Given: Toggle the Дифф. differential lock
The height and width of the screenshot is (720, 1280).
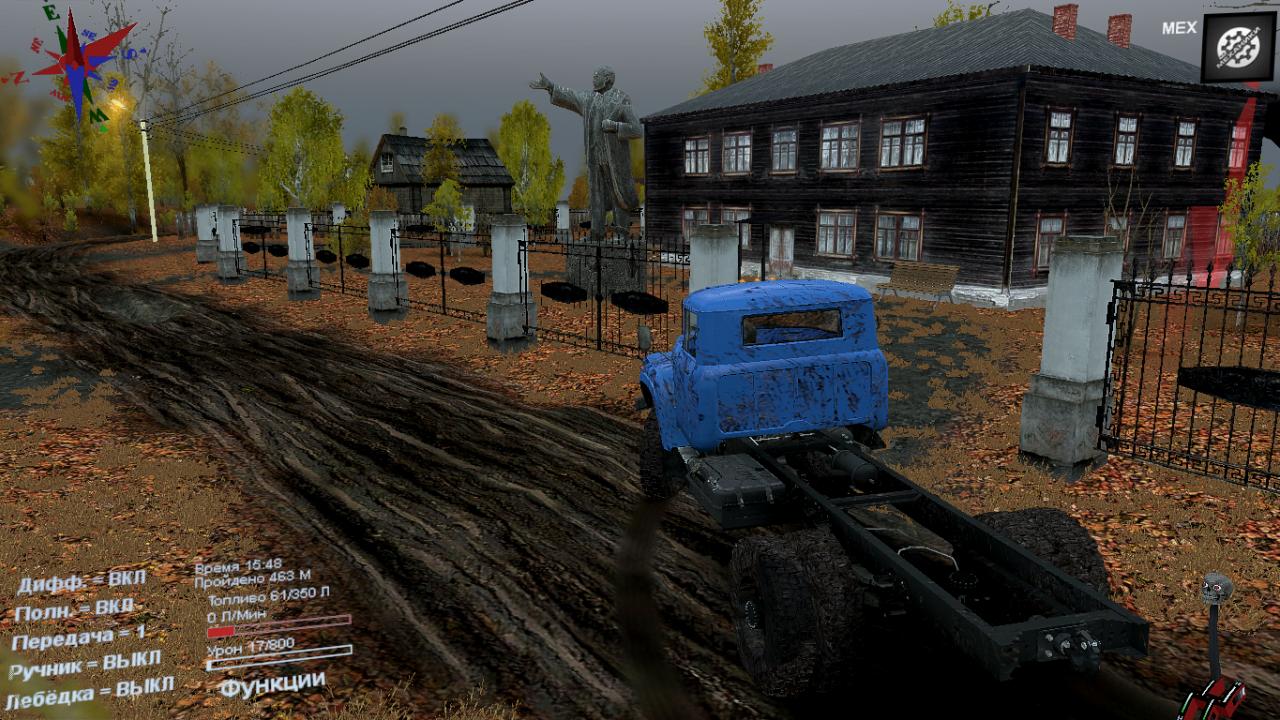Looking at the screenshot, I should point(82,581).
